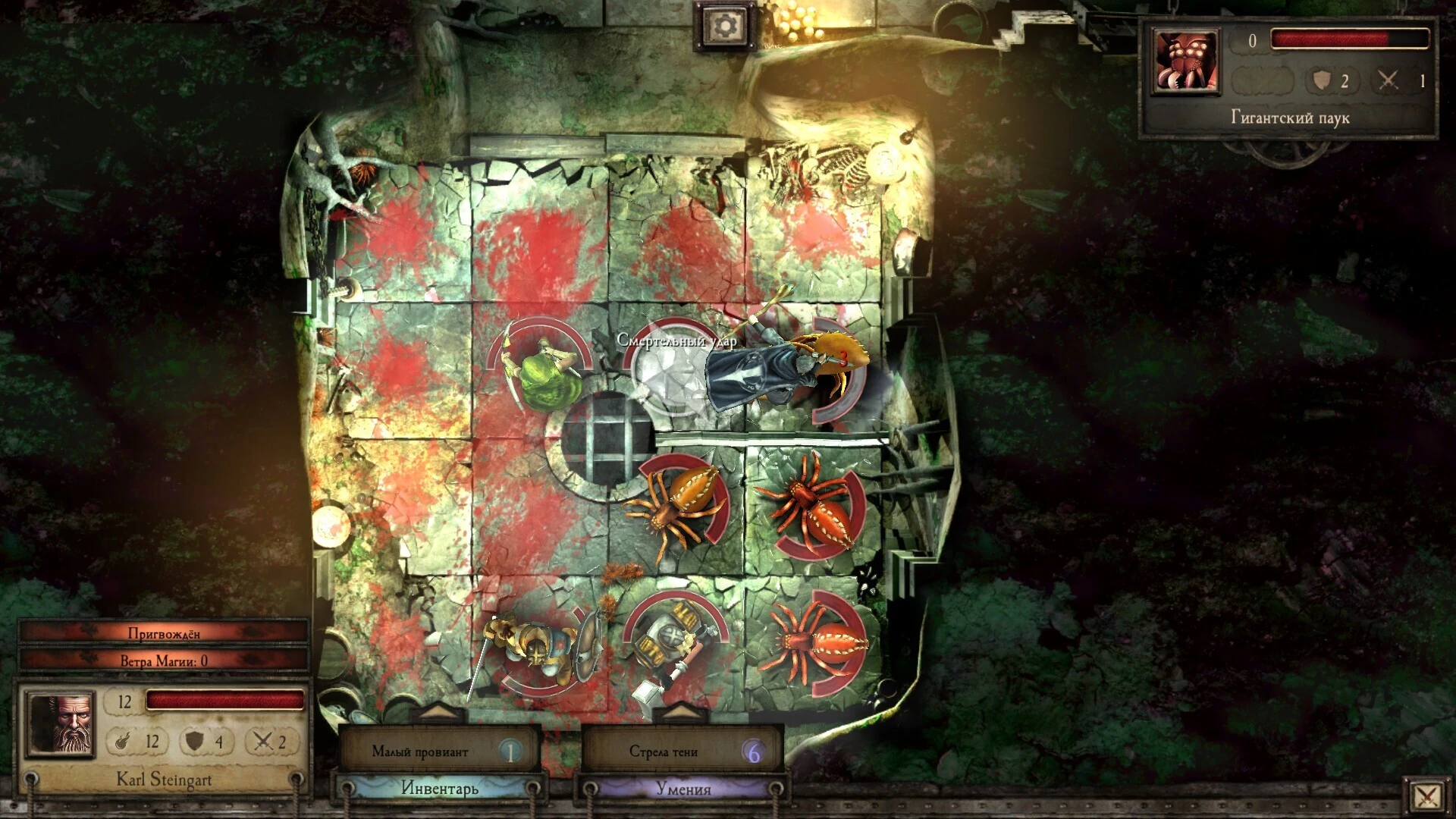Click the Гигантский паук enemy portrait
Screen dimensions: 1456x819
click(x=1185, y=62)
